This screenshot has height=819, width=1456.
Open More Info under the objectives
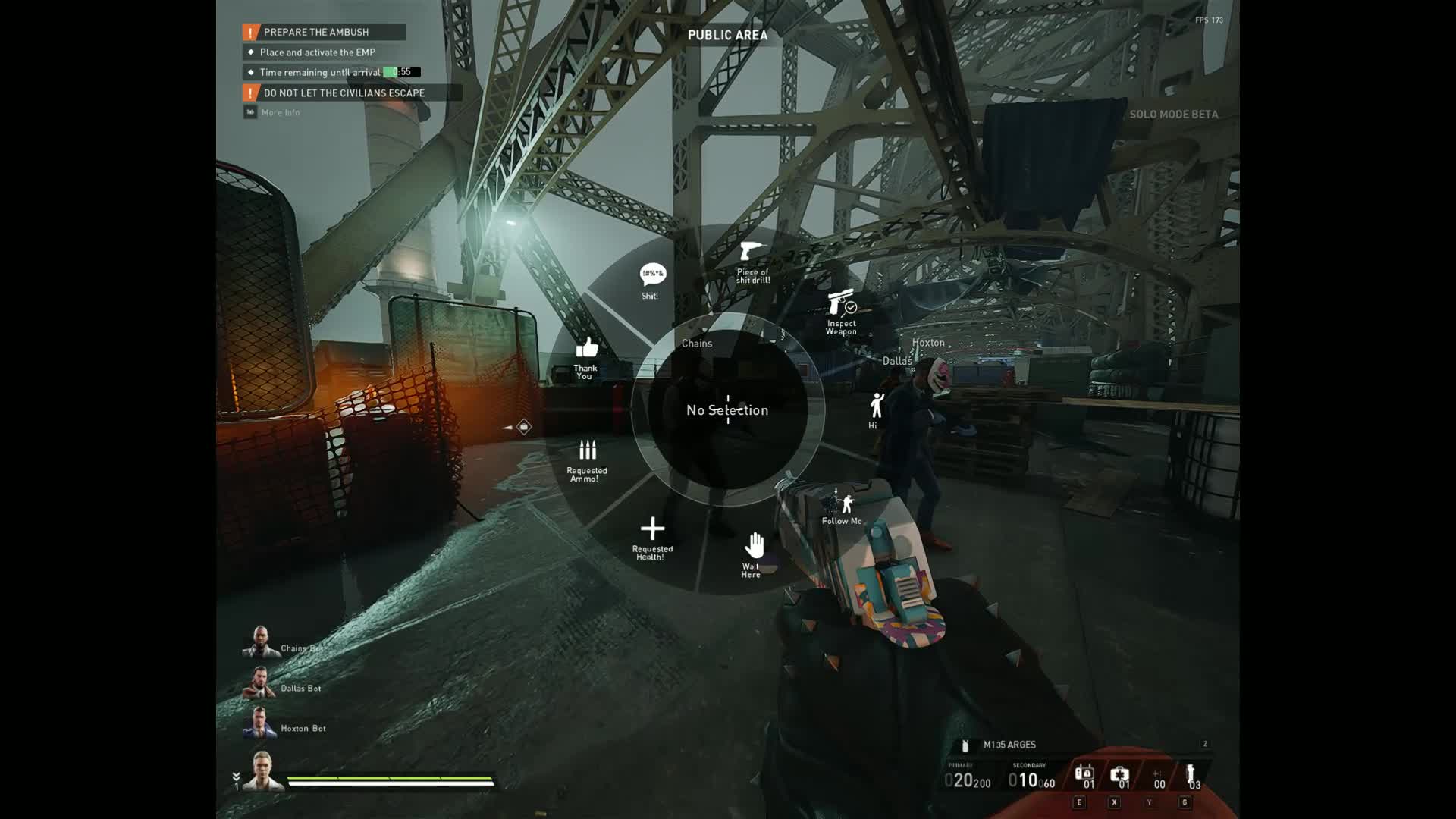click(x=280, y=112)
